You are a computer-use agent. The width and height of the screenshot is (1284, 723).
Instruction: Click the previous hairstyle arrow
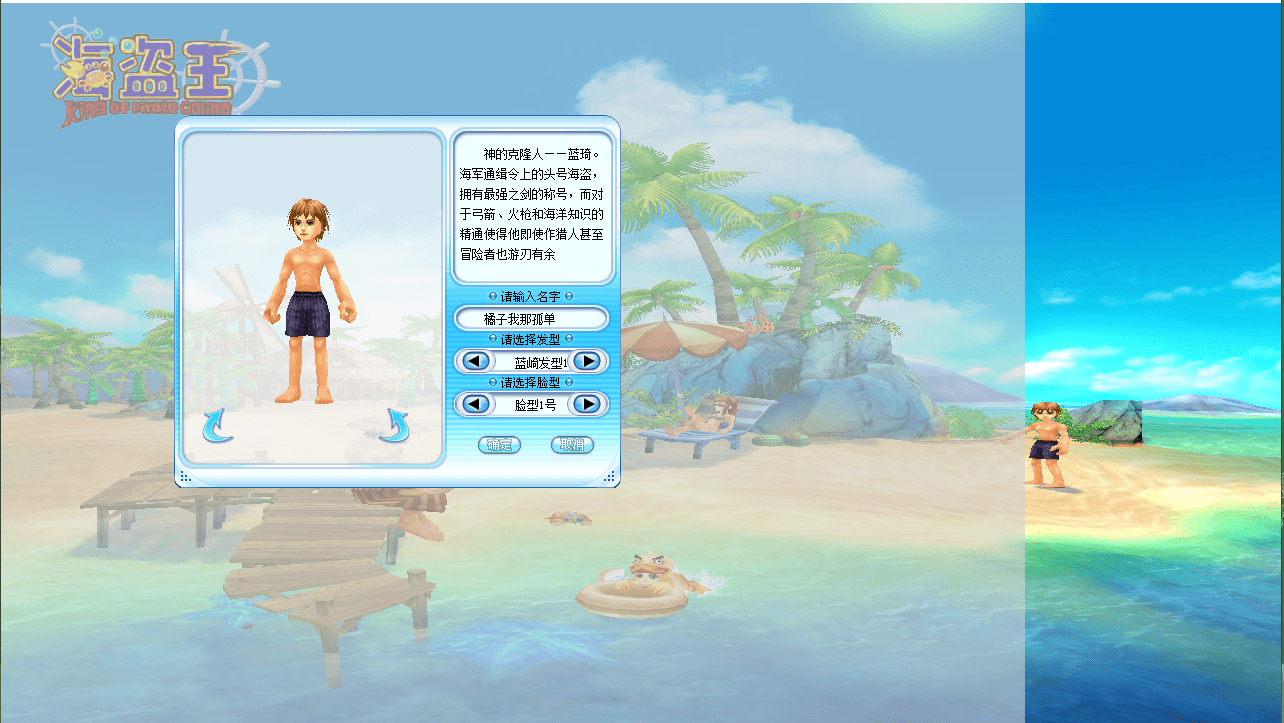[474, 361]
